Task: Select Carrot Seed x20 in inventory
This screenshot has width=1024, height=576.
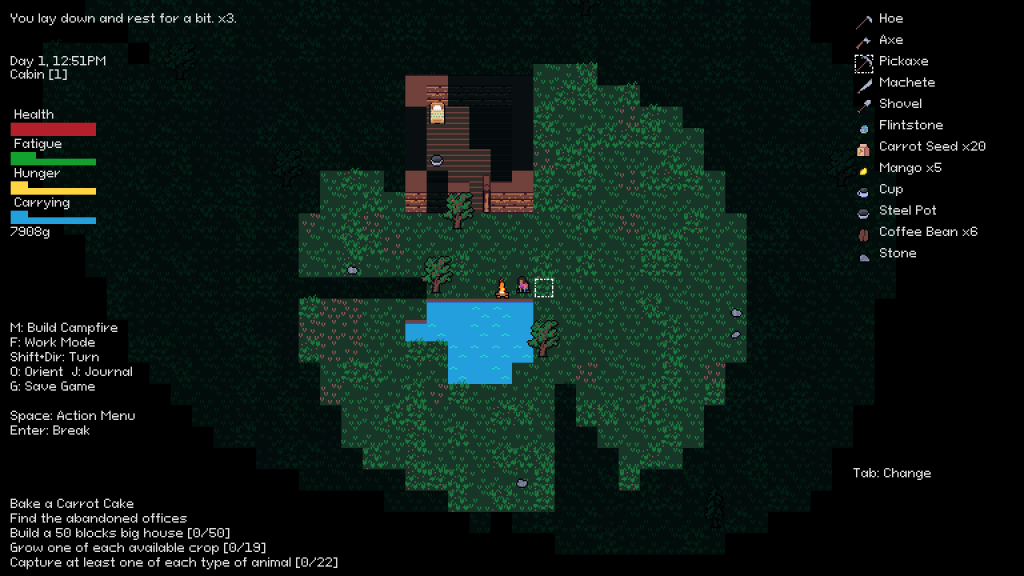Action: 931,147
